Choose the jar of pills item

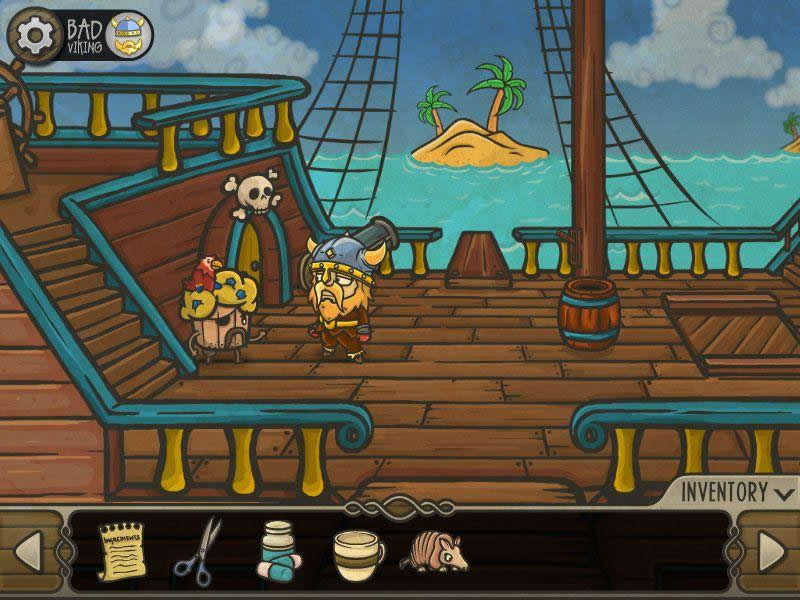point(275,551)
